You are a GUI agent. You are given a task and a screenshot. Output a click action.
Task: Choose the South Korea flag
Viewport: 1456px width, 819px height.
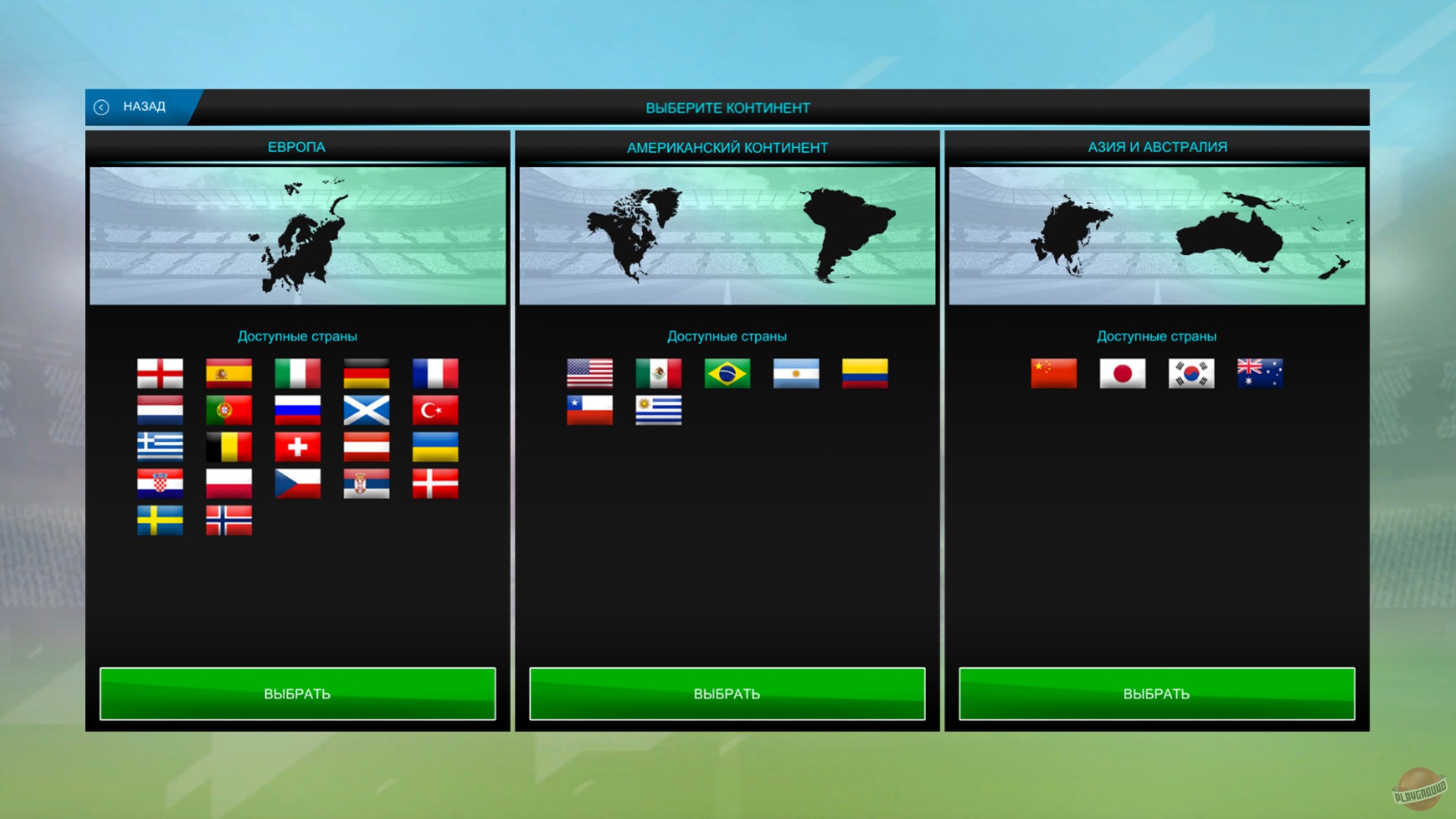click(x=1191, y=373)
